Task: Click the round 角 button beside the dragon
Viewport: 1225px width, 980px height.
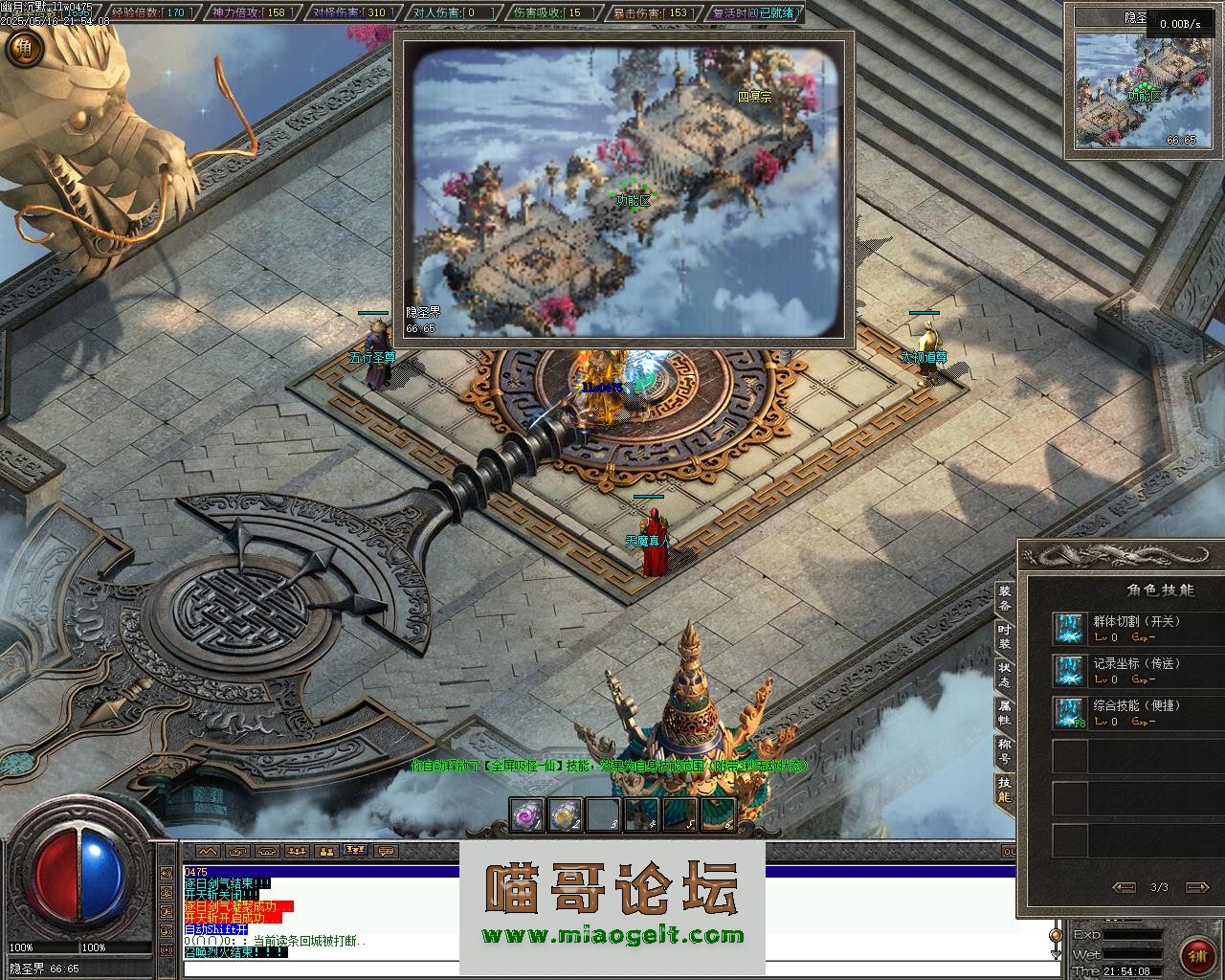Action: click(23, 48)
